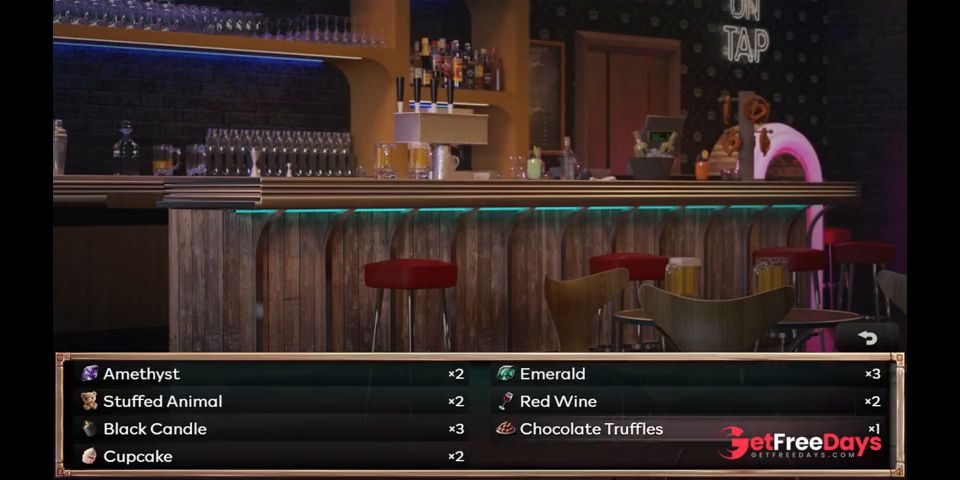Click the back arrow button
Viewport: 960px width, 480px height.
(x=867, y=338)
